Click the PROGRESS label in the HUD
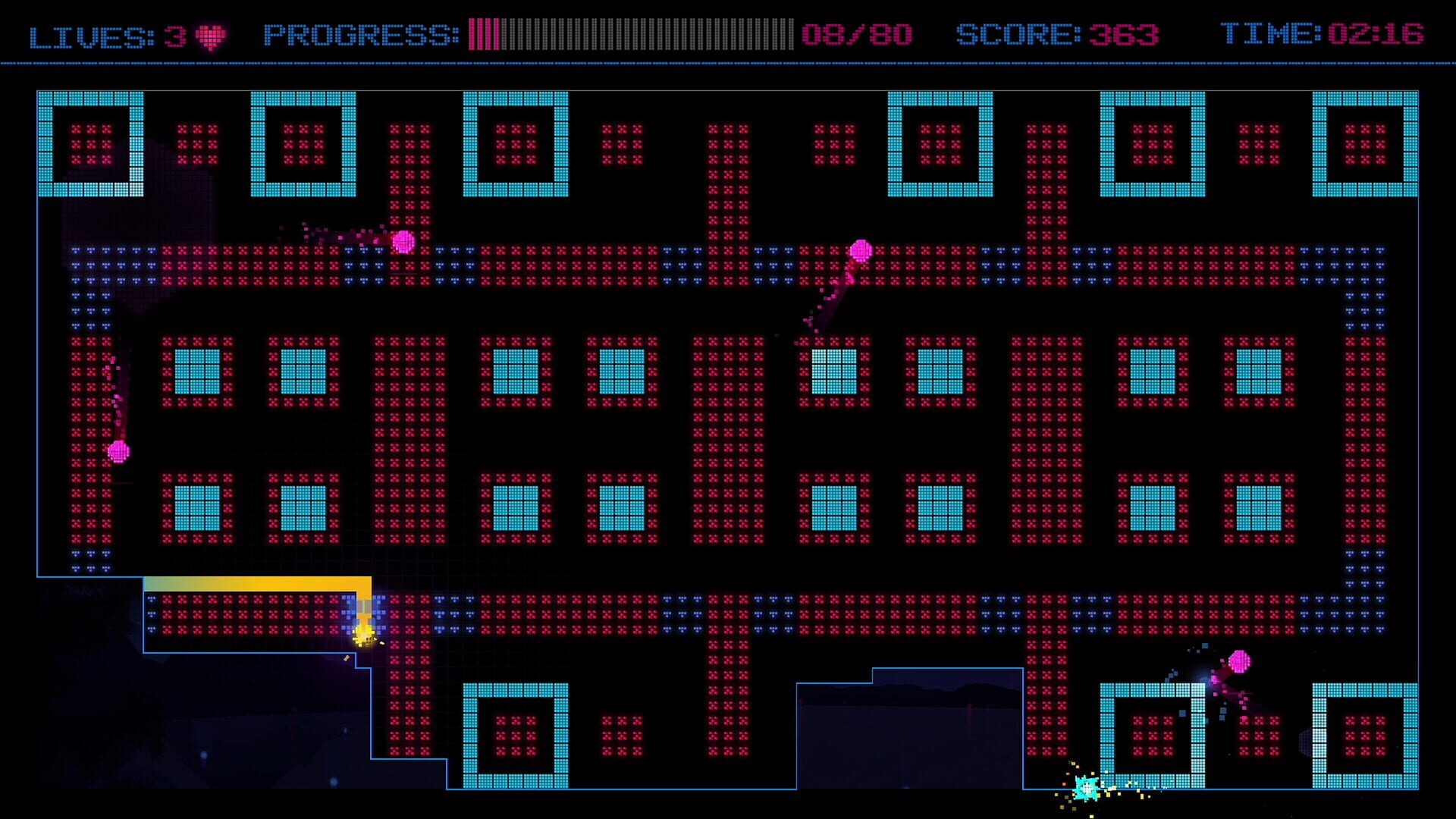 pyautogui.click(x=356, y=33)
